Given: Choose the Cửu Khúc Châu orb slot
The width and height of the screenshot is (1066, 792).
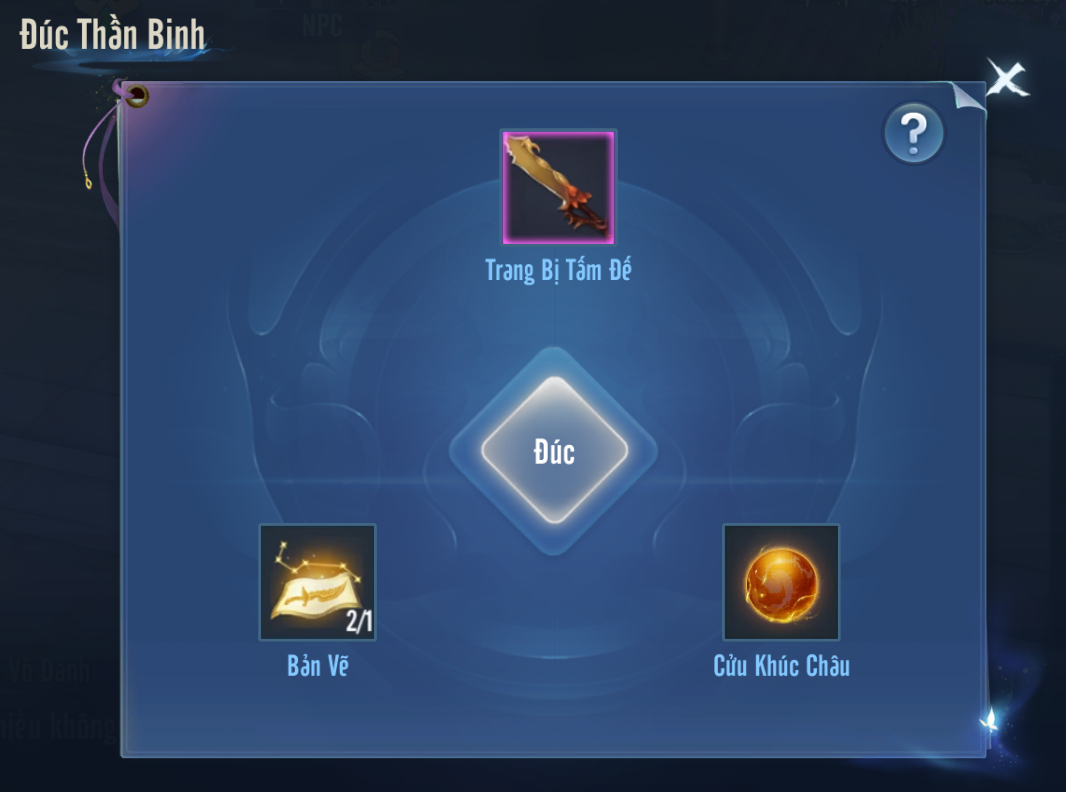Looking at the screenshot, I should (x=781, y=582).
